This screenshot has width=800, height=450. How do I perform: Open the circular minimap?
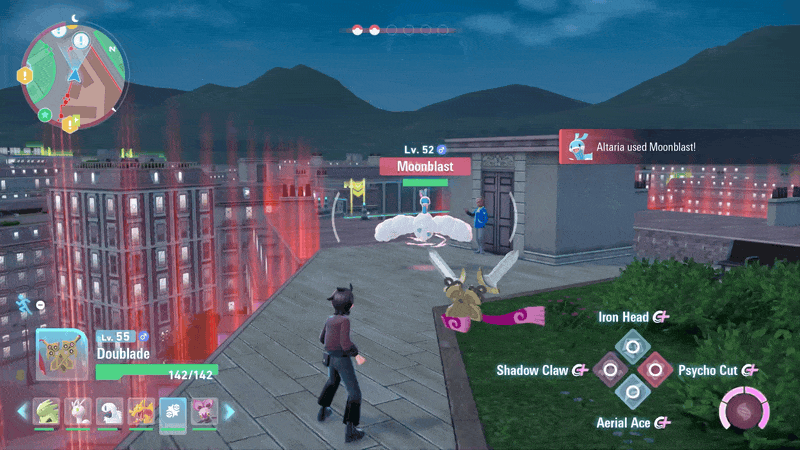[x=75, y=74]
